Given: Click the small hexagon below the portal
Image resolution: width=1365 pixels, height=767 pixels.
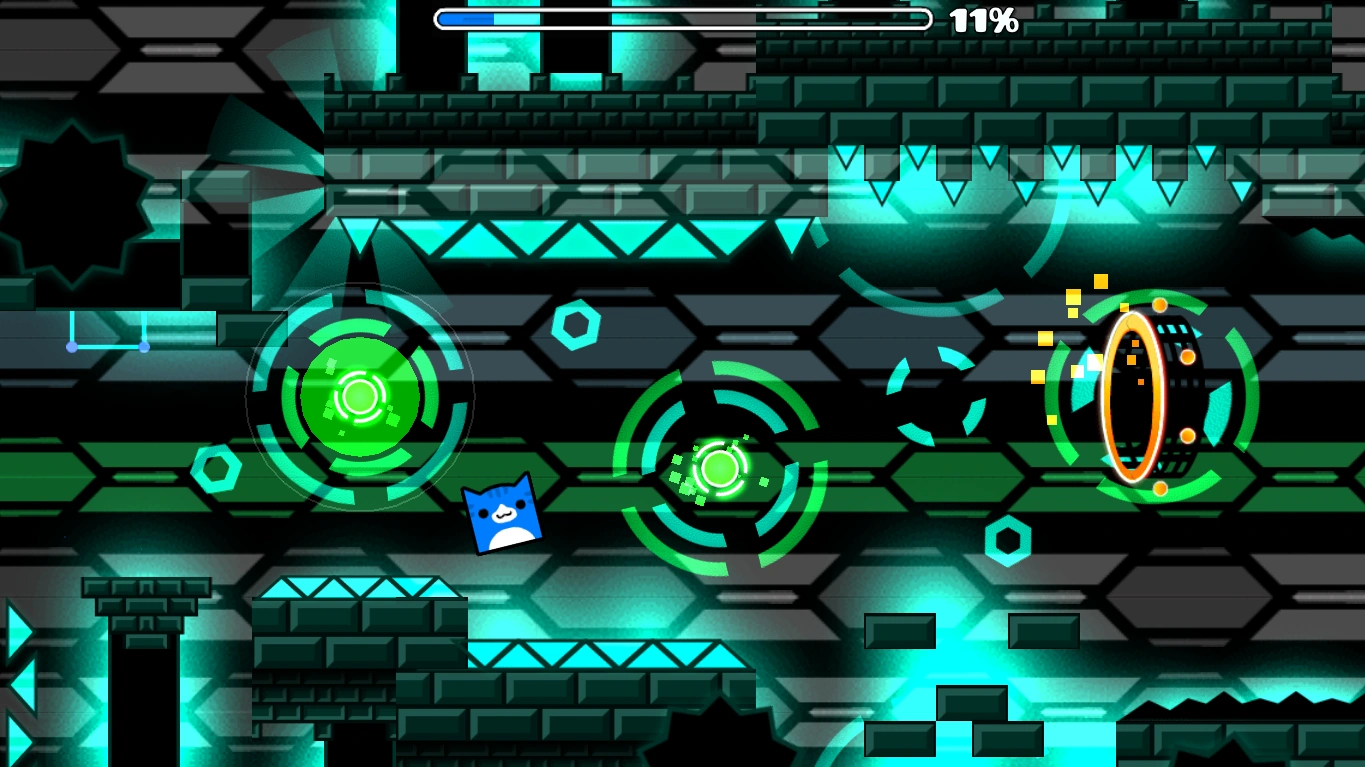Looking at the screenshot, I should click(x=1007, y=540).
